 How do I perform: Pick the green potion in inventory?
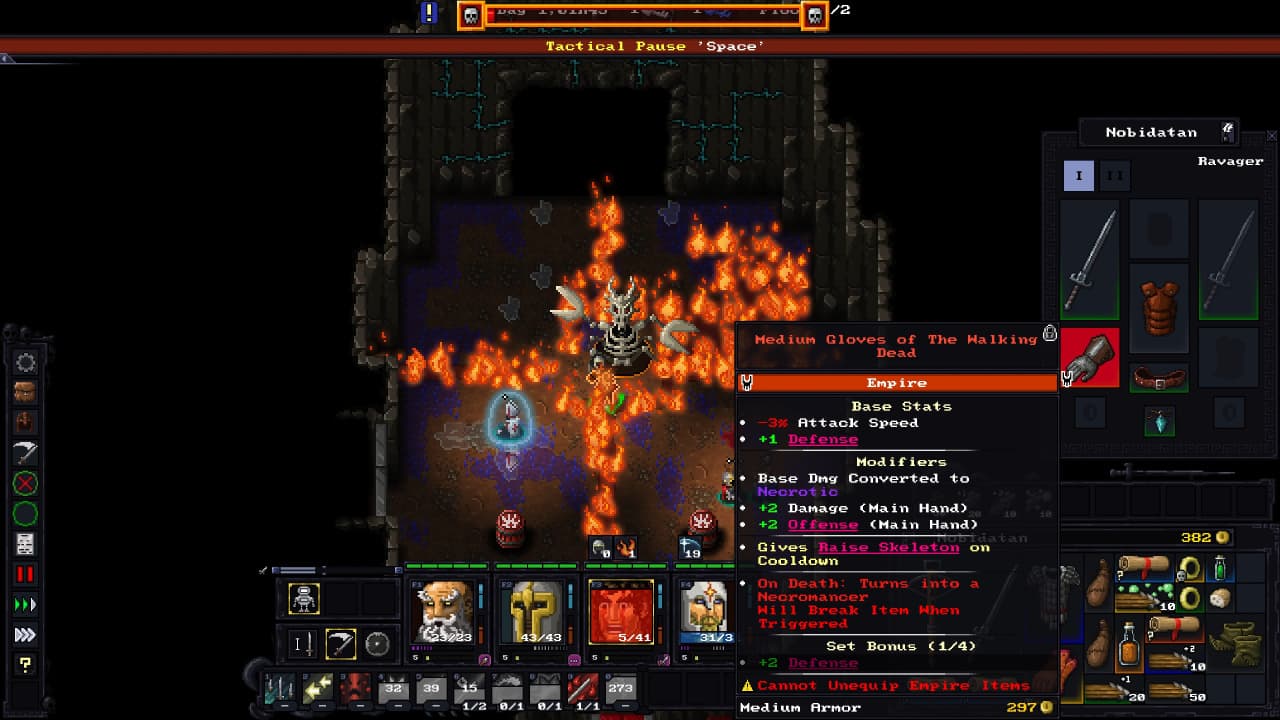[1220, 568]
